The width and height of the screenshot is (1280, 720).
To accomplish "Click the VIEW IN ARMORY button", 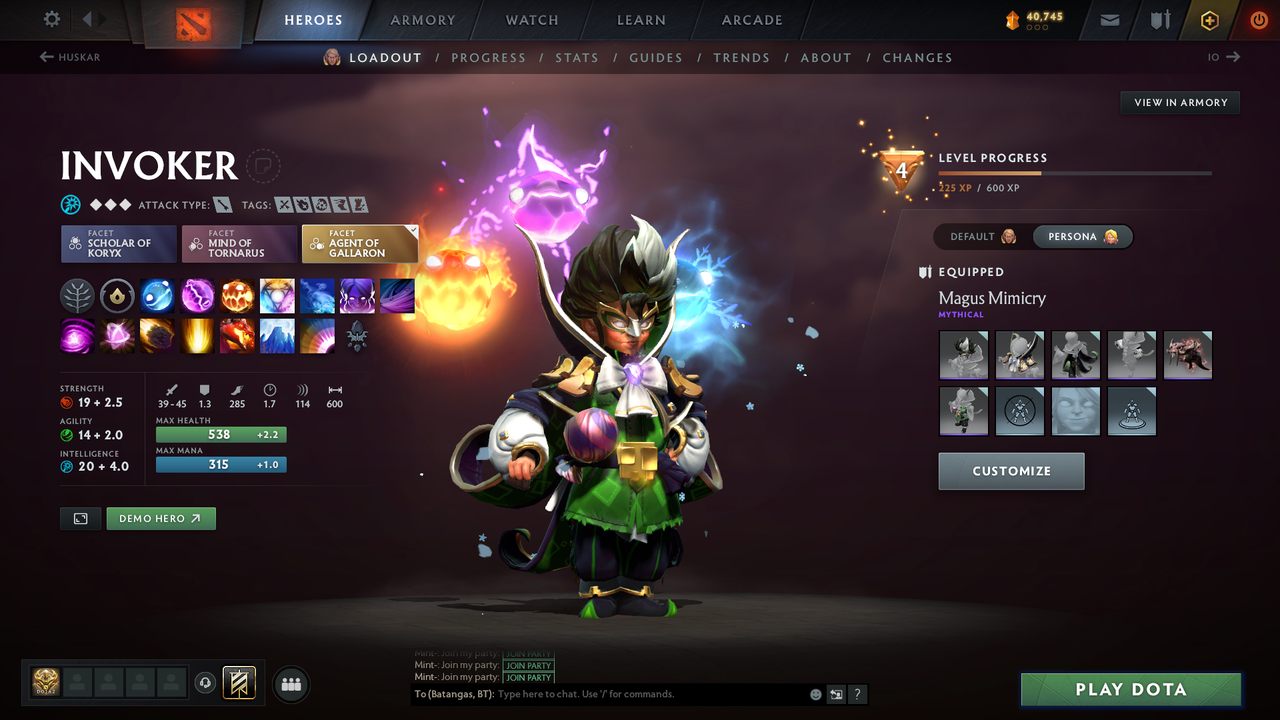I will pos(1179,102).
